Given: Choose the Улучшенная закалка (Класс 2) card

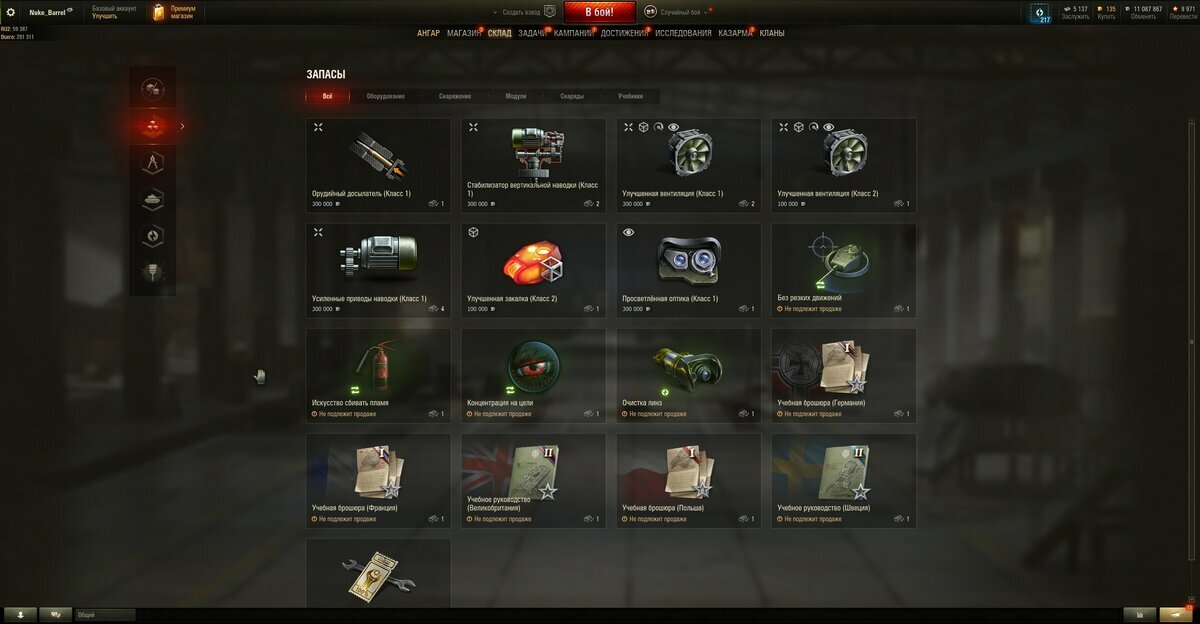Looking at the screenshot, I should pyautogui.click(x=533, y=270).
